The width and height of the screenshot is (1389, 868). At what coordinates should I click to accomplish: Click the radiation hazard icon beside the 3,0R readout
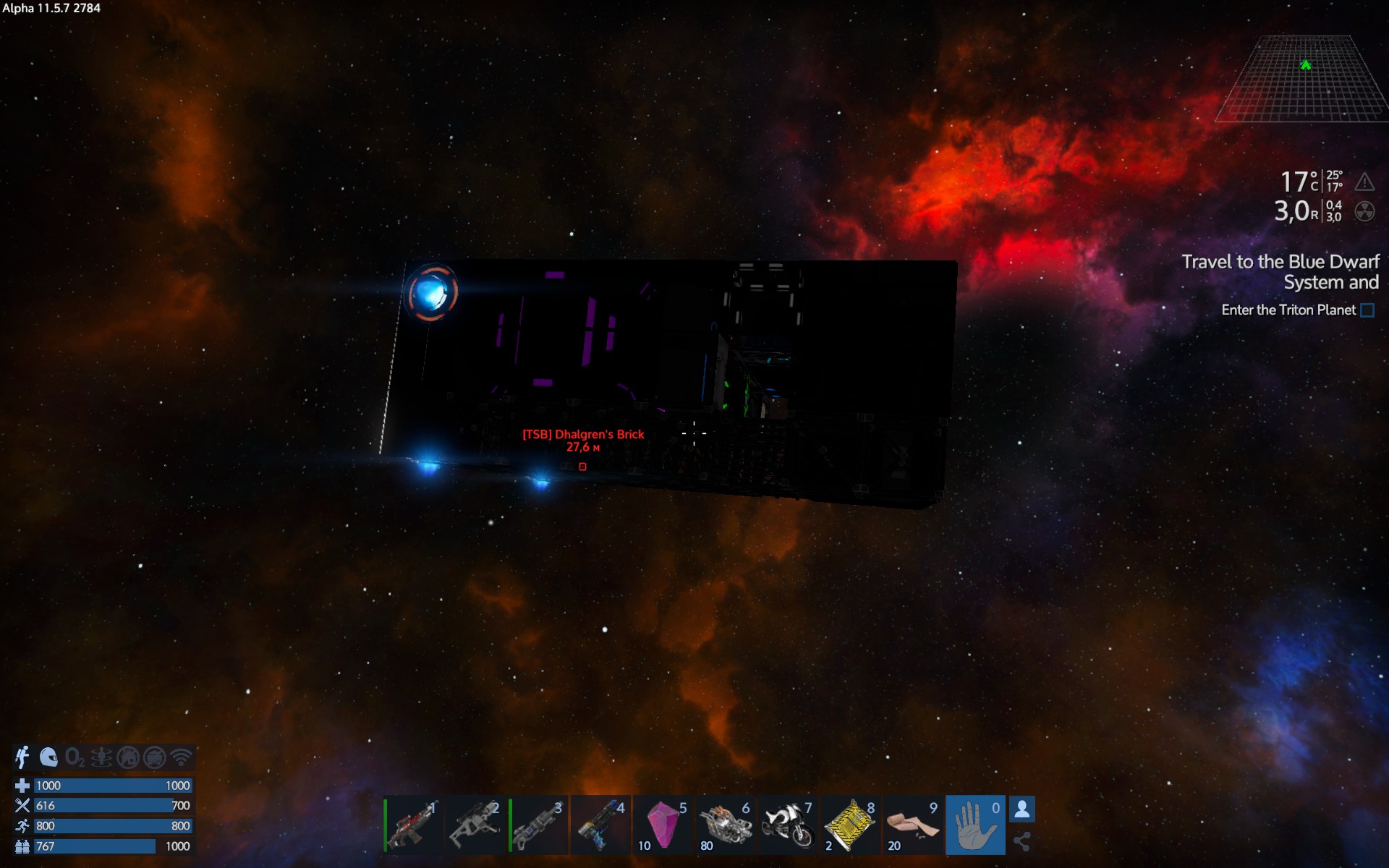(x=1364, y=213)
